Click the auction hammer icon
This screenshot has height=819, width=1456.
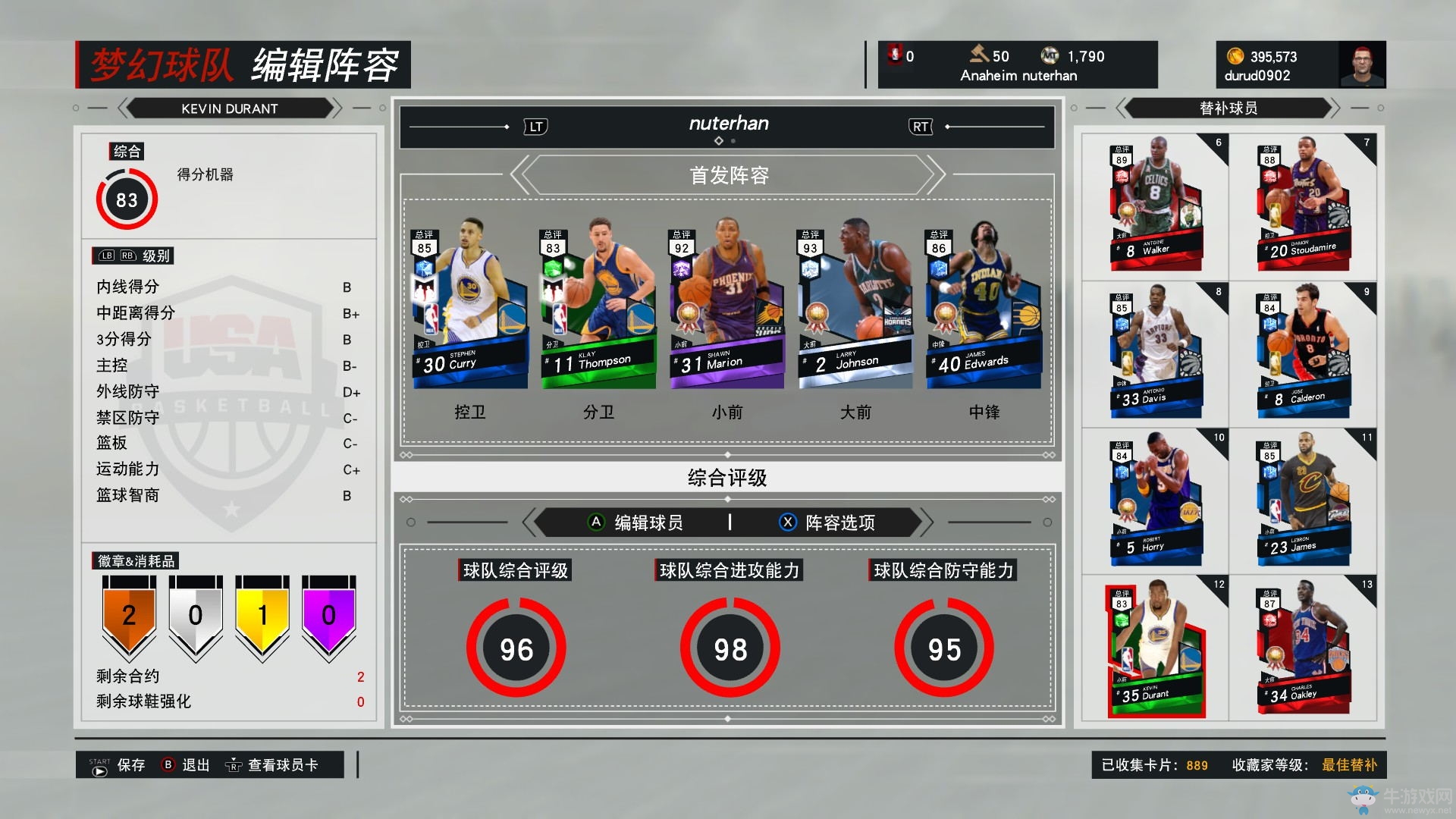pos(978,55)
